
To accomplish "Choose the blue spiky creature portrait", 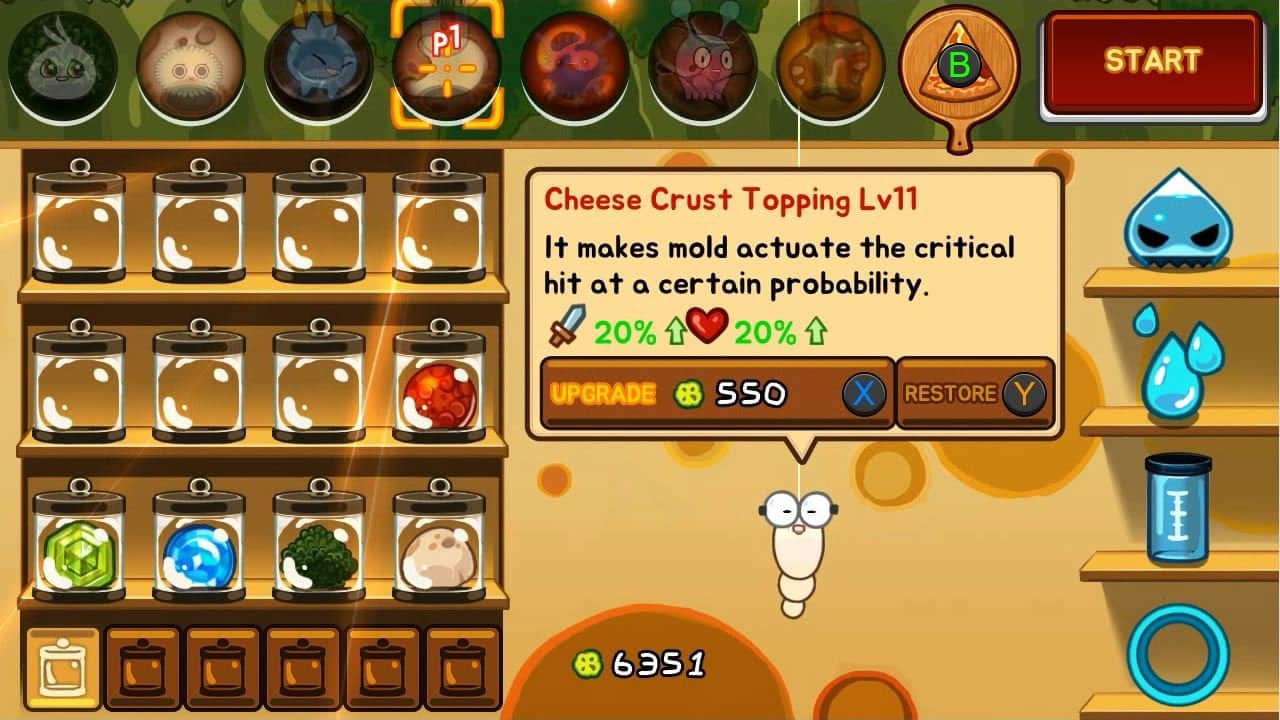I will (318, 66).
